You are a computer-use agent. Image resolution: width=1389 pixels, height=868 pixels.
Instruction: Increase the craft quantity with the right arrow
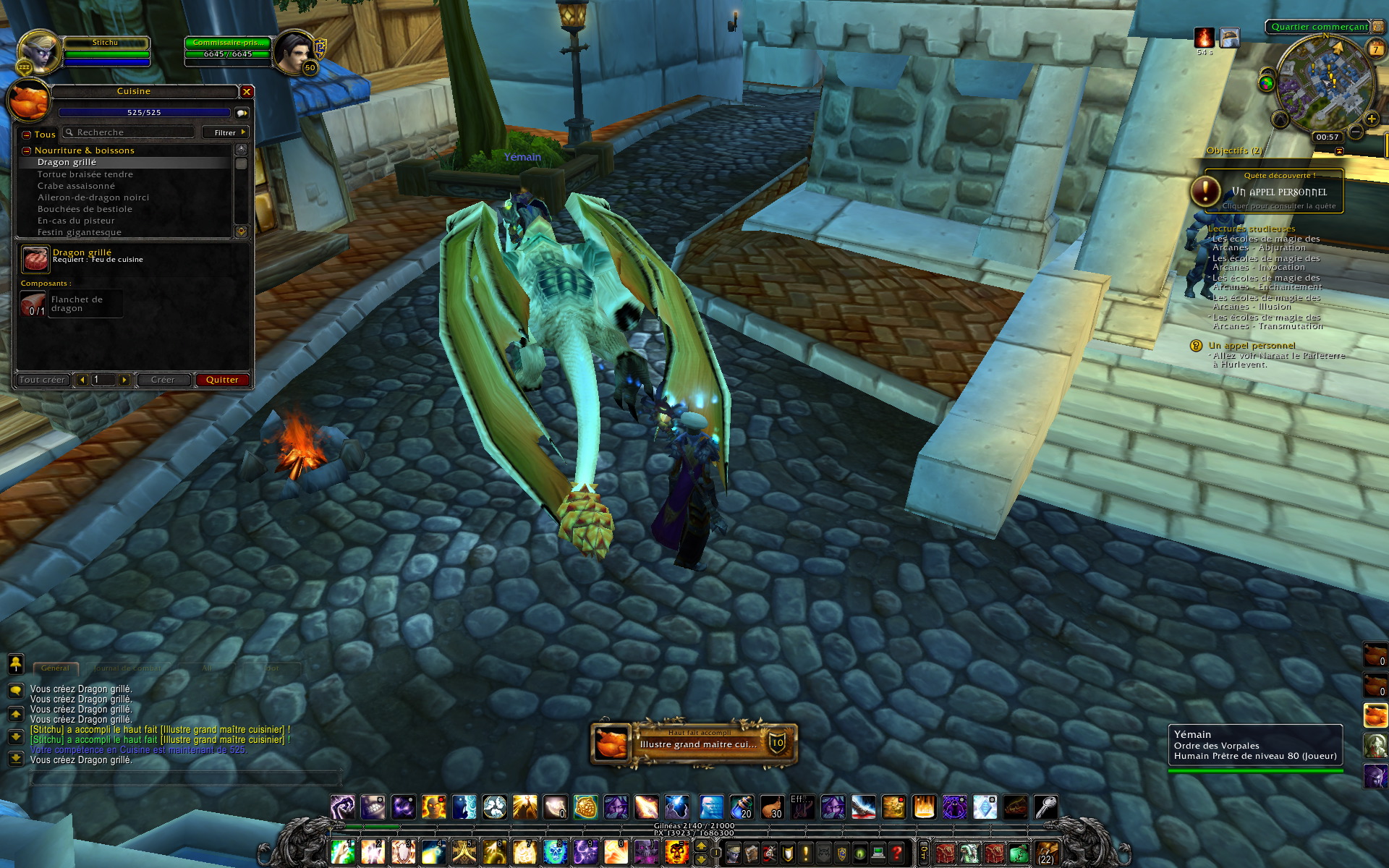[124, 380]
